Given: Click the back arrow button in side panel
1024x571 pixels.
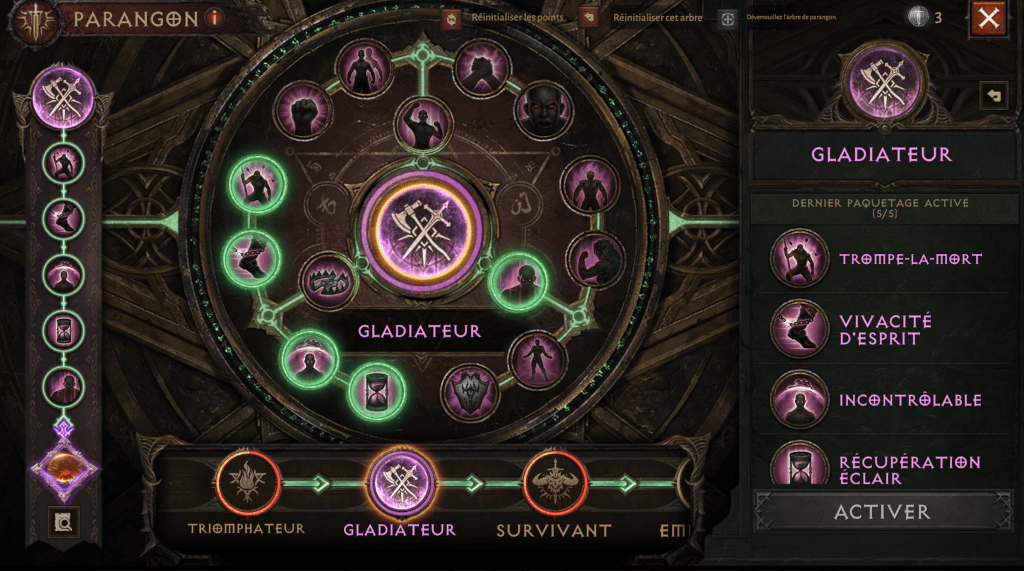Looking at the screenshot, I should [x=993, y=95].
